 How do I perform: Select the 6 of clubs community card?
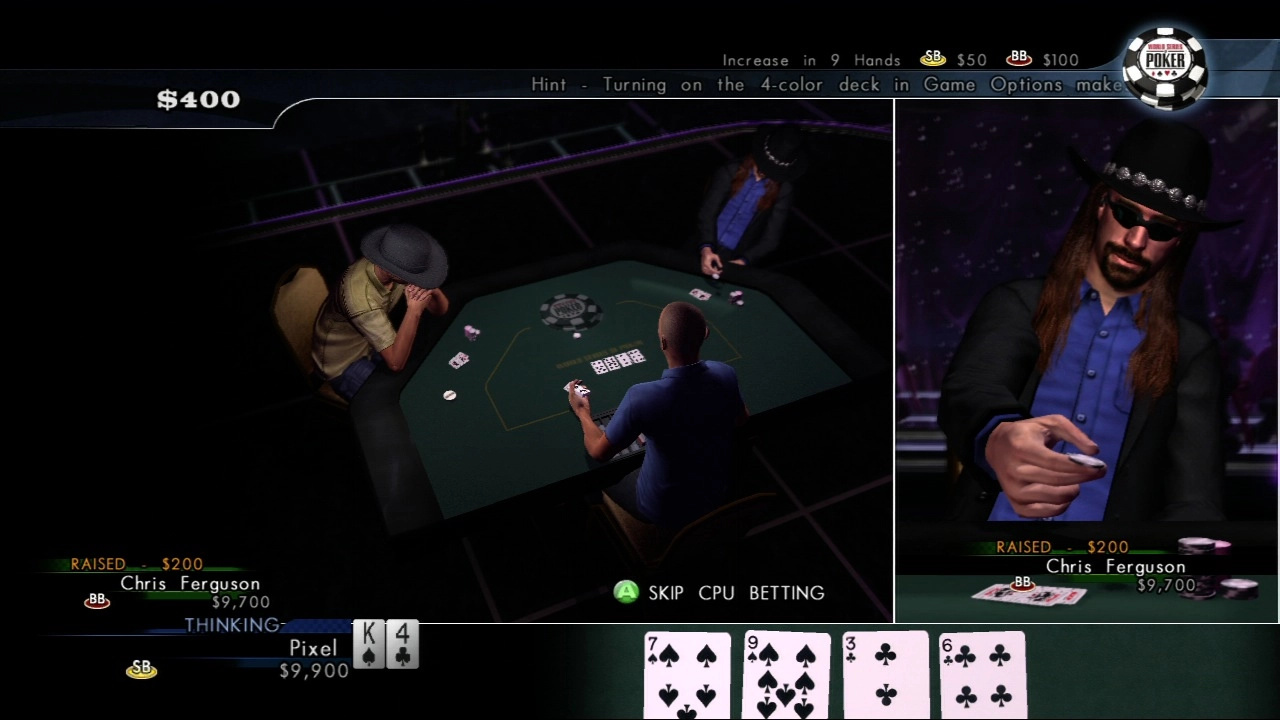click(x=983, y=677)
